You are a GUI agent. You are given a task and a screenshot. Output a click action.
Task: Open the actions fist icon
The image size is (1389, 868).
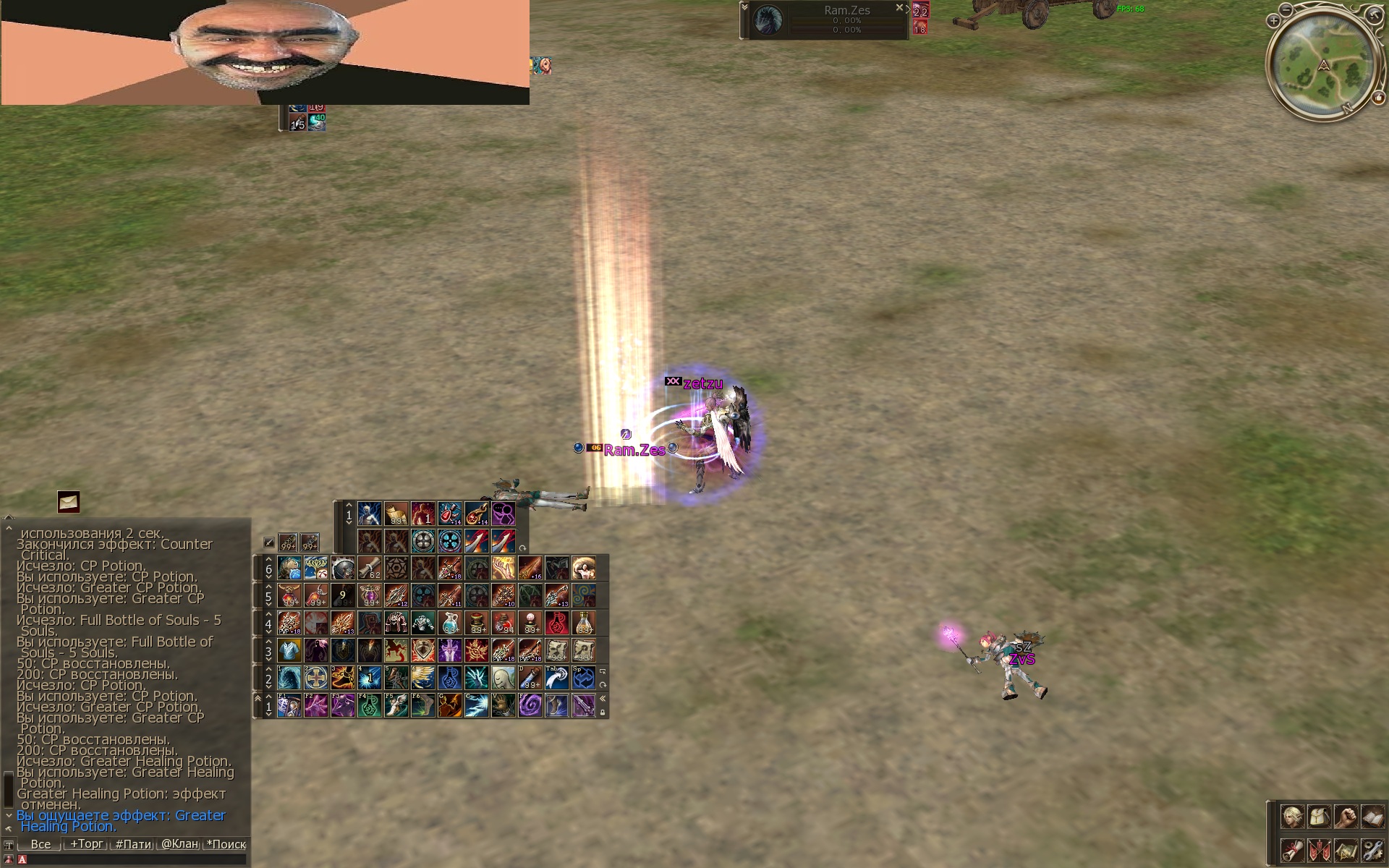coord(1346,817)
